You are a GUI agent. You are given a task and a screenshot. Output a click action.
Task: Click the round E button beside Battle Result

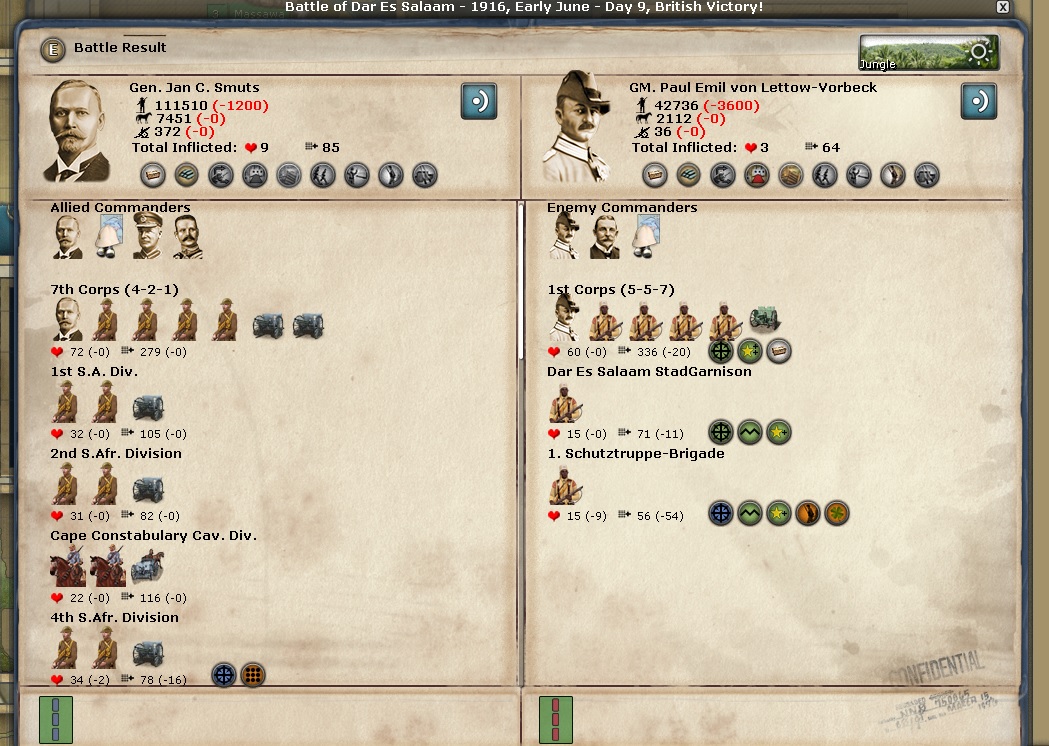pyautogui.click(x=53, y=49)
